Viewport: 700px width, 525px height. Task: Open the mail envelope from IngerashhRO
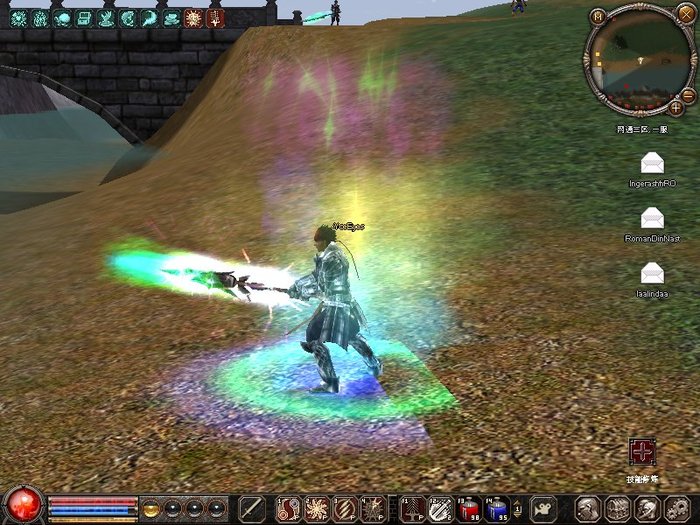(x=652, y=163)
